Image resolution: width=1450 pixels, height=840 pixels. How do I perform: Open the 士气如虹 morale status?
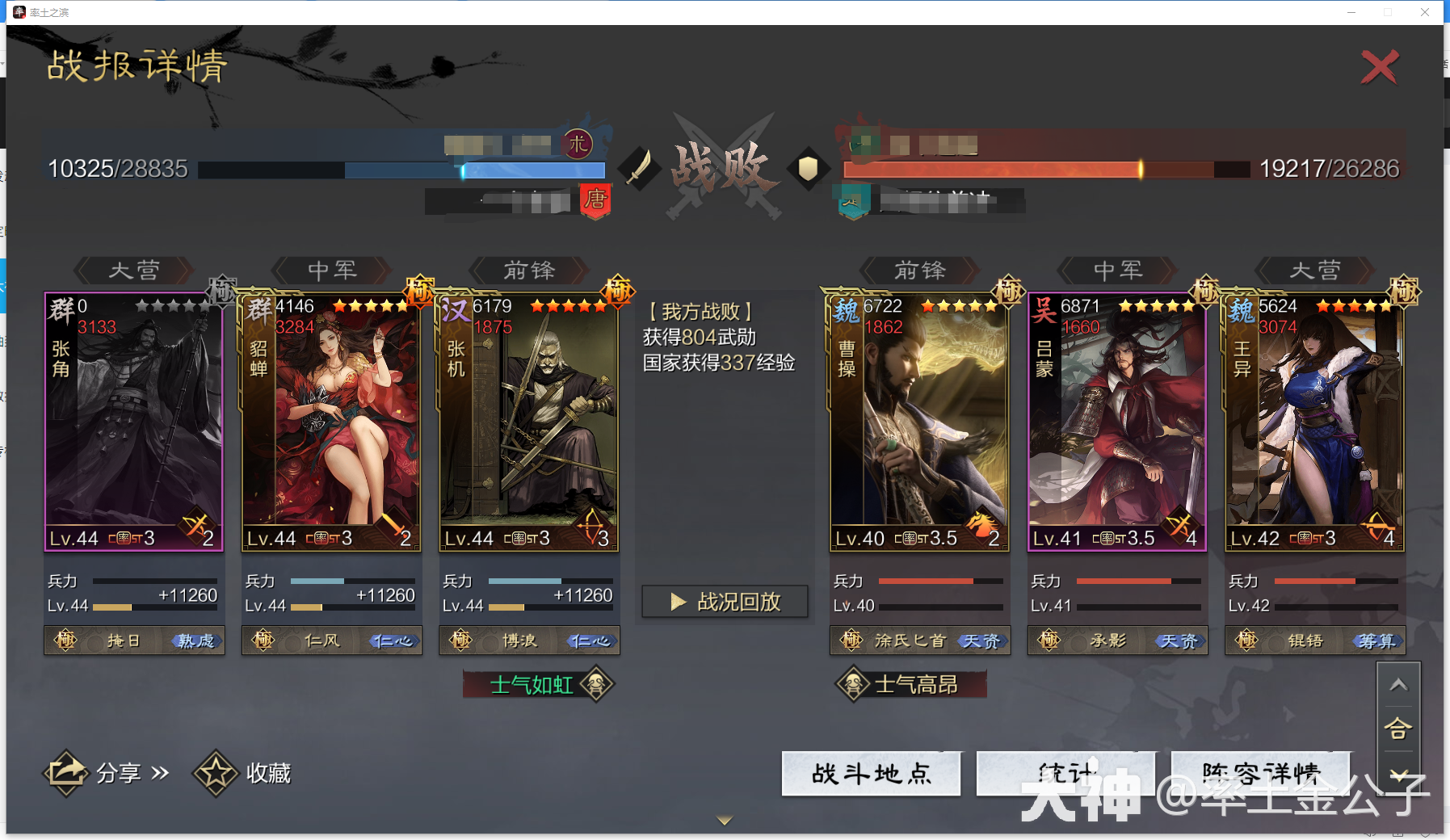[x=538, y=685]
